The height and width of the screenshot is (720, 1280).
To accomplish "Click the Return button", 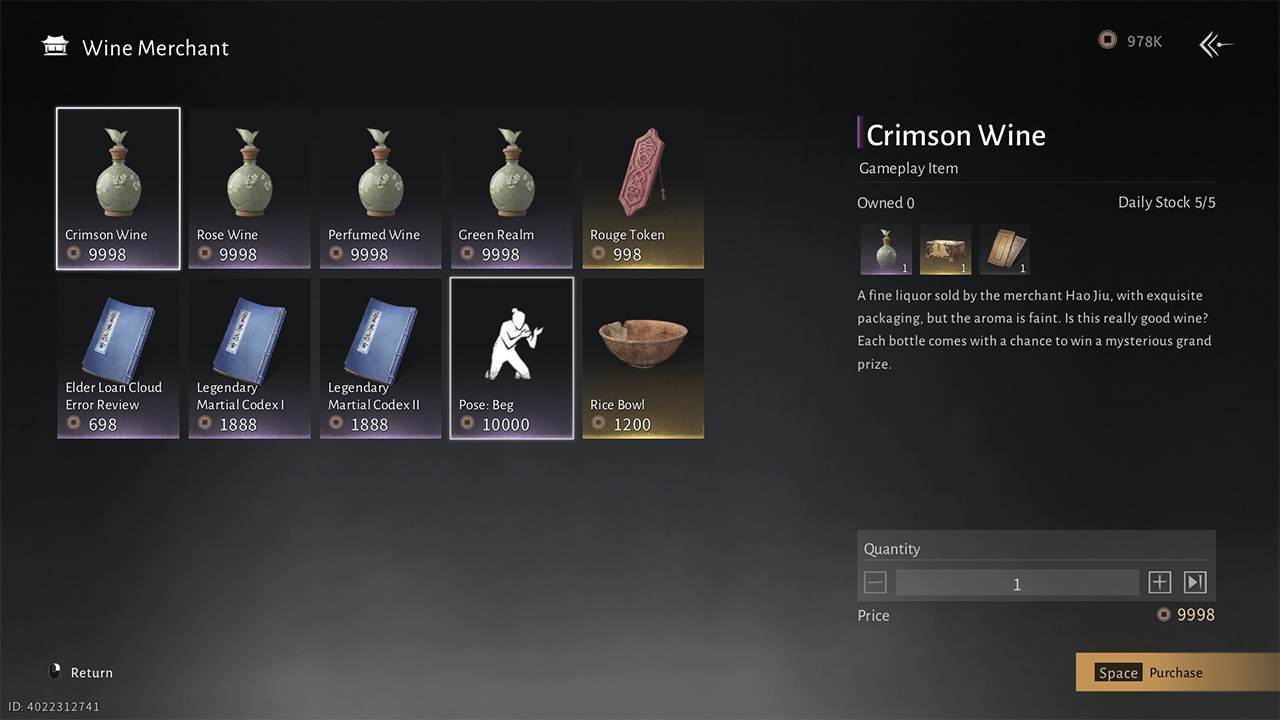I will coord(81,673).
